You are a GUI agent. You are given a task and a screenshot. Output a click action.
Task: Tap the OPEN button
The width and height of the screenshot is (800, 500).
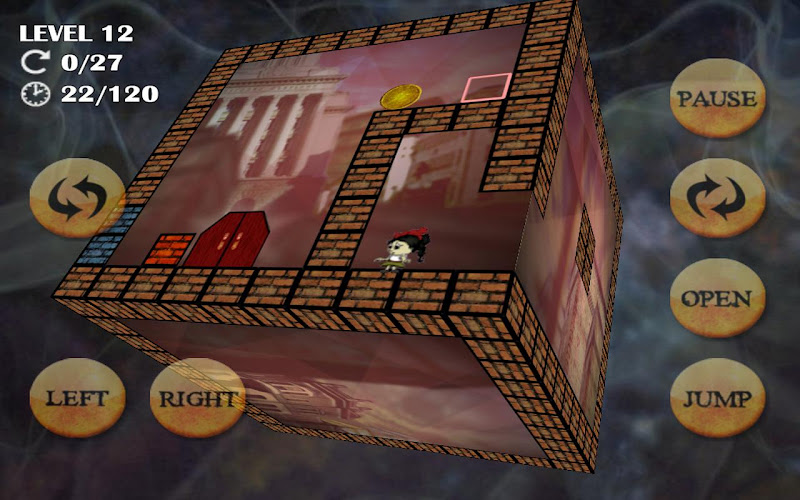716,299
